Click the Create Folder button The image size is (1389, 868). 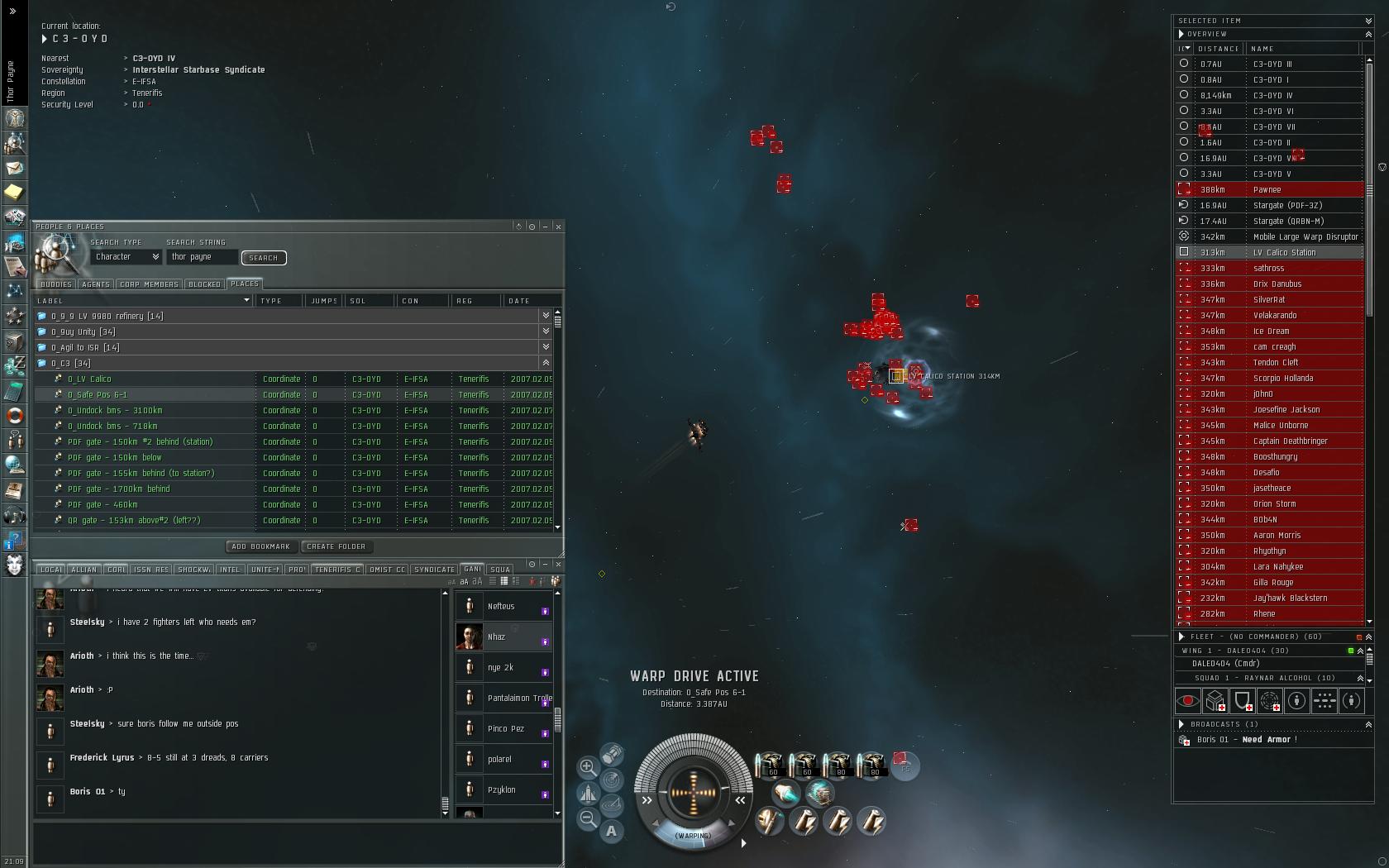click(336, 546)
